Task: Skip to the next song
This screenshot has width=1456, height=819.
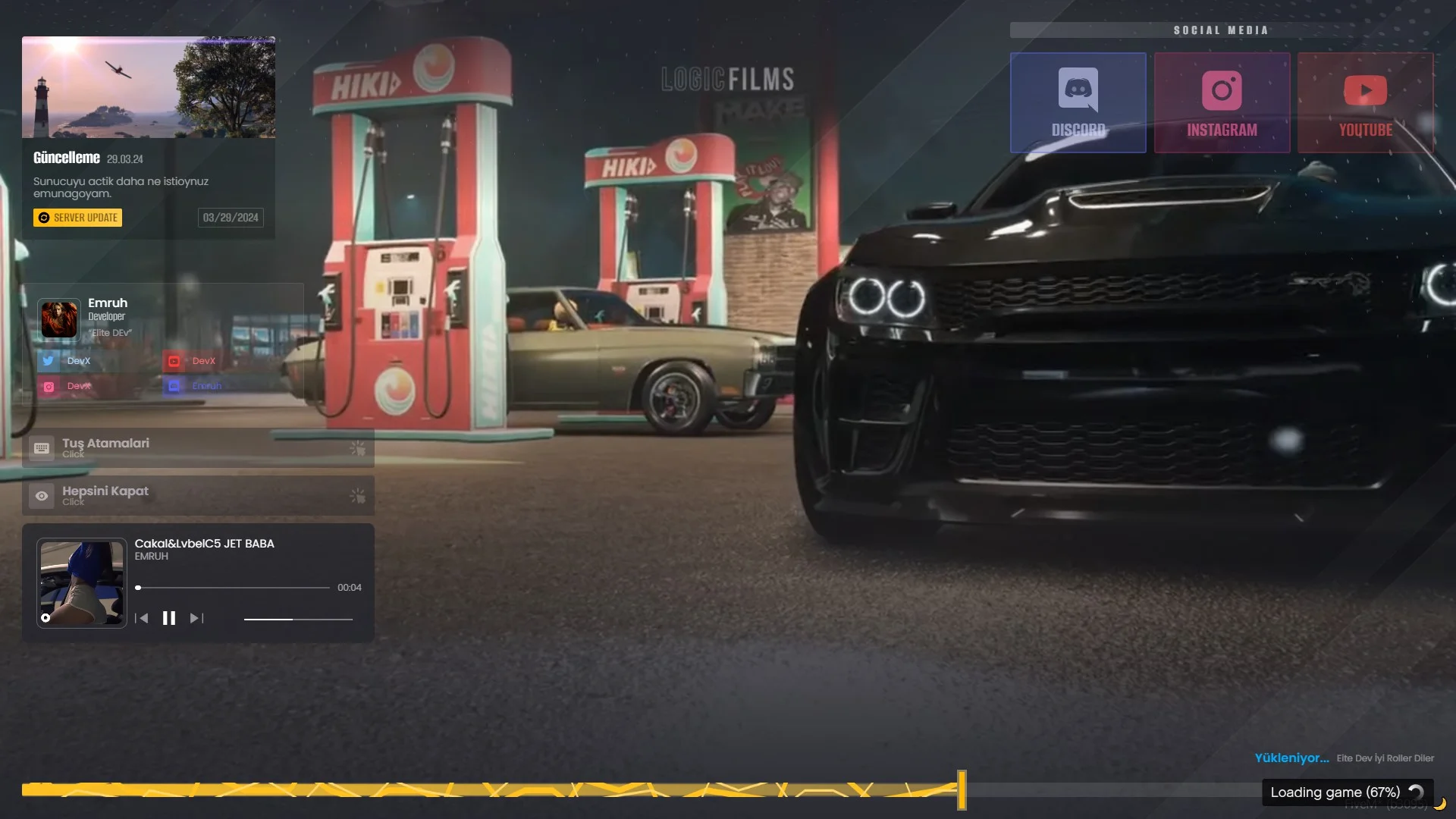Action: pos(196,618)
